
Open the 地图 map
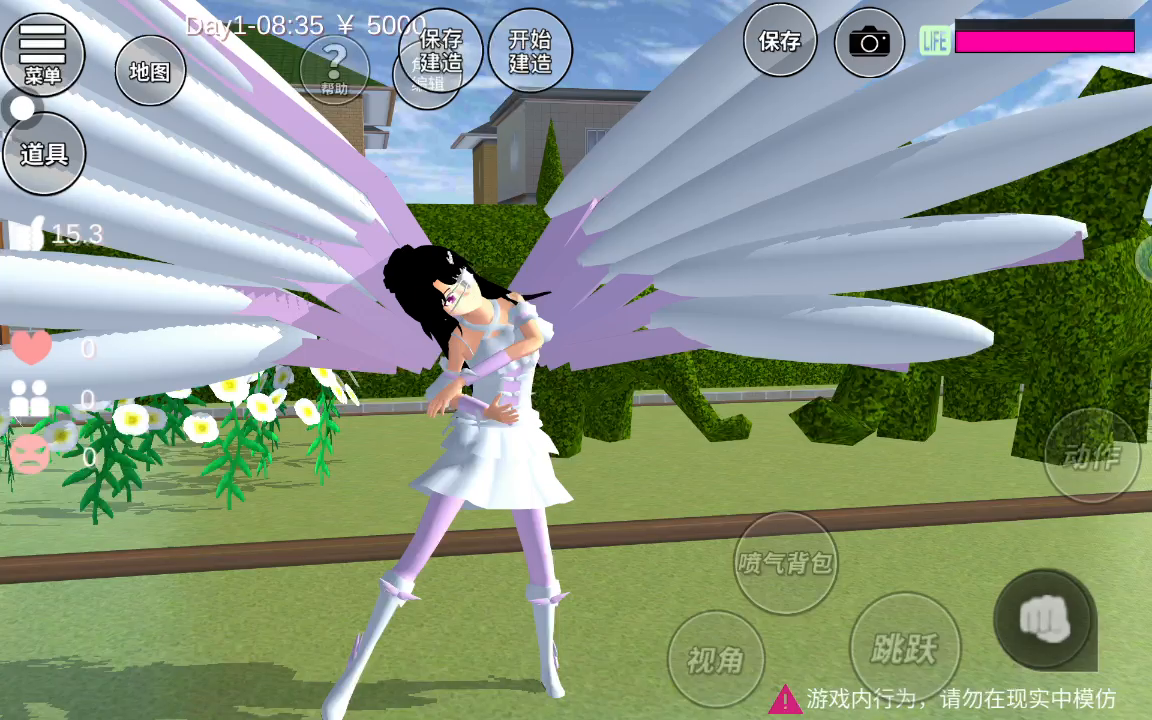coord(150,71)
